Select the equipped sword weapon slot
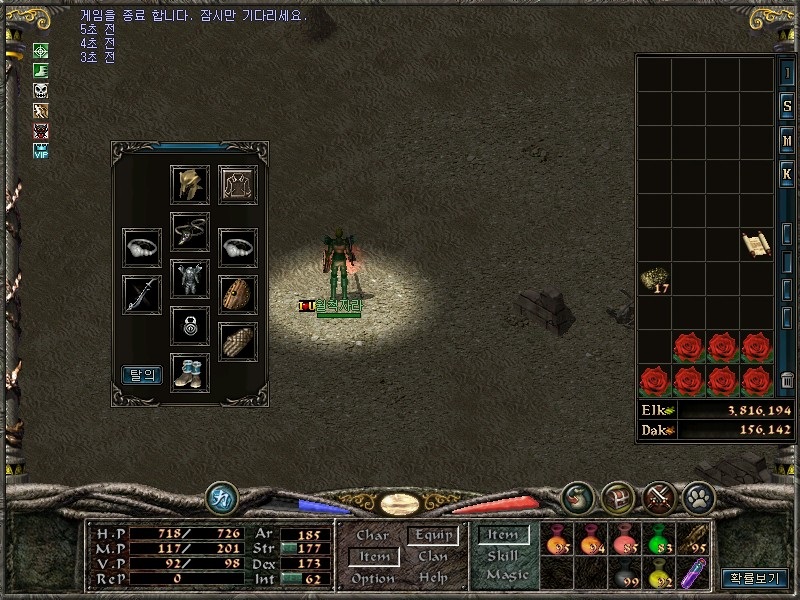 point(142,294)
